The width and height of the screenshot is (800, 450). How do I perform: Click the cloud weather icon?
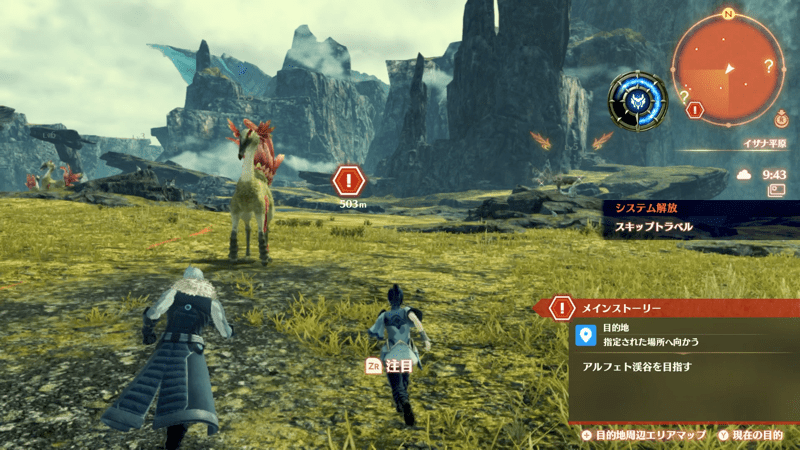[x=744, y=174]
